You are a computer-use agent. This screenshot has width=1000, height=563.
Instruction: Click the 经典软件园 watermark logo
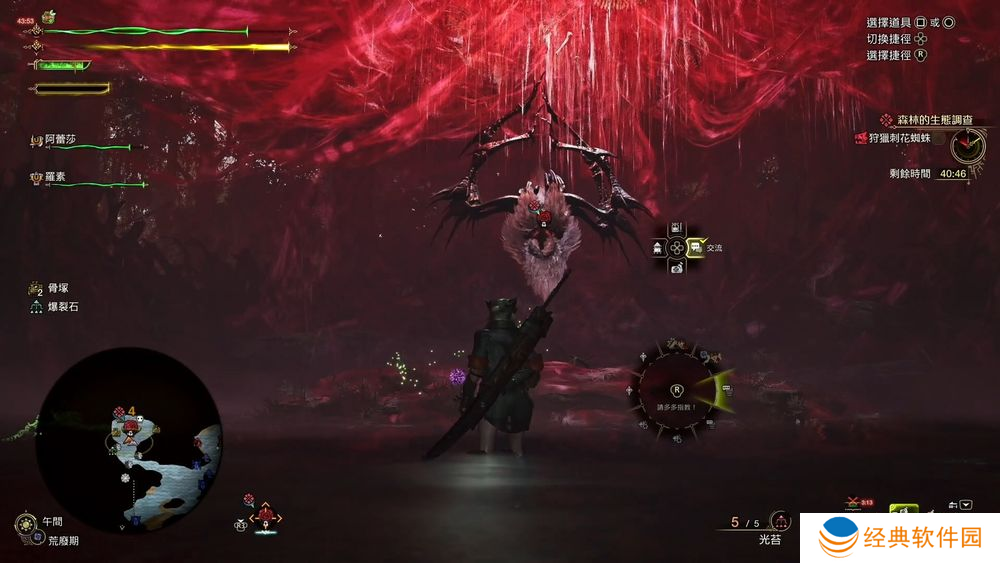click(x=902, y=539)
